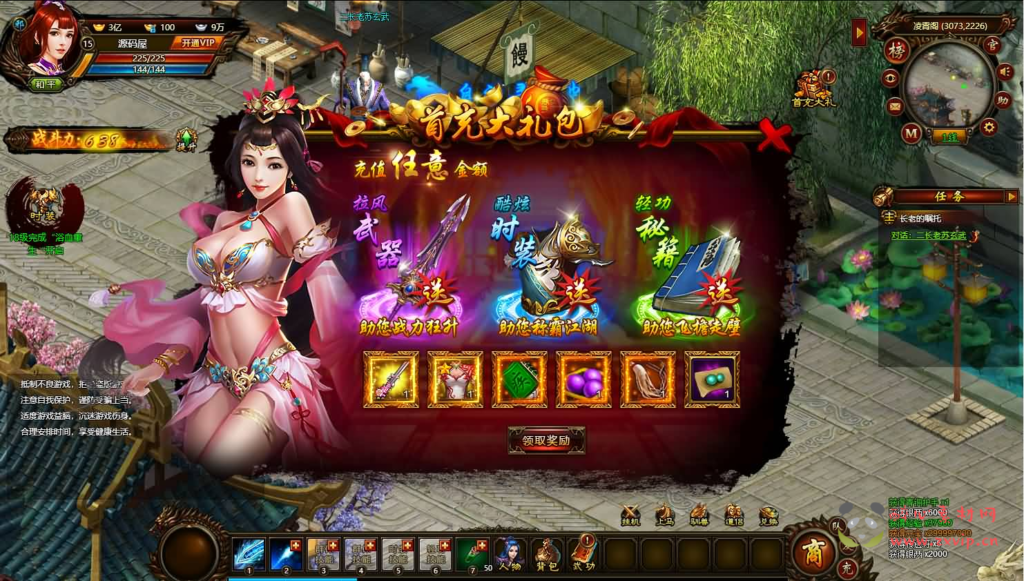Image resolution: width=1024 pixels, height=581 pixels.
Task: Click the quest link 对话:二长老苏云武
Action: (x=925, y=236)
